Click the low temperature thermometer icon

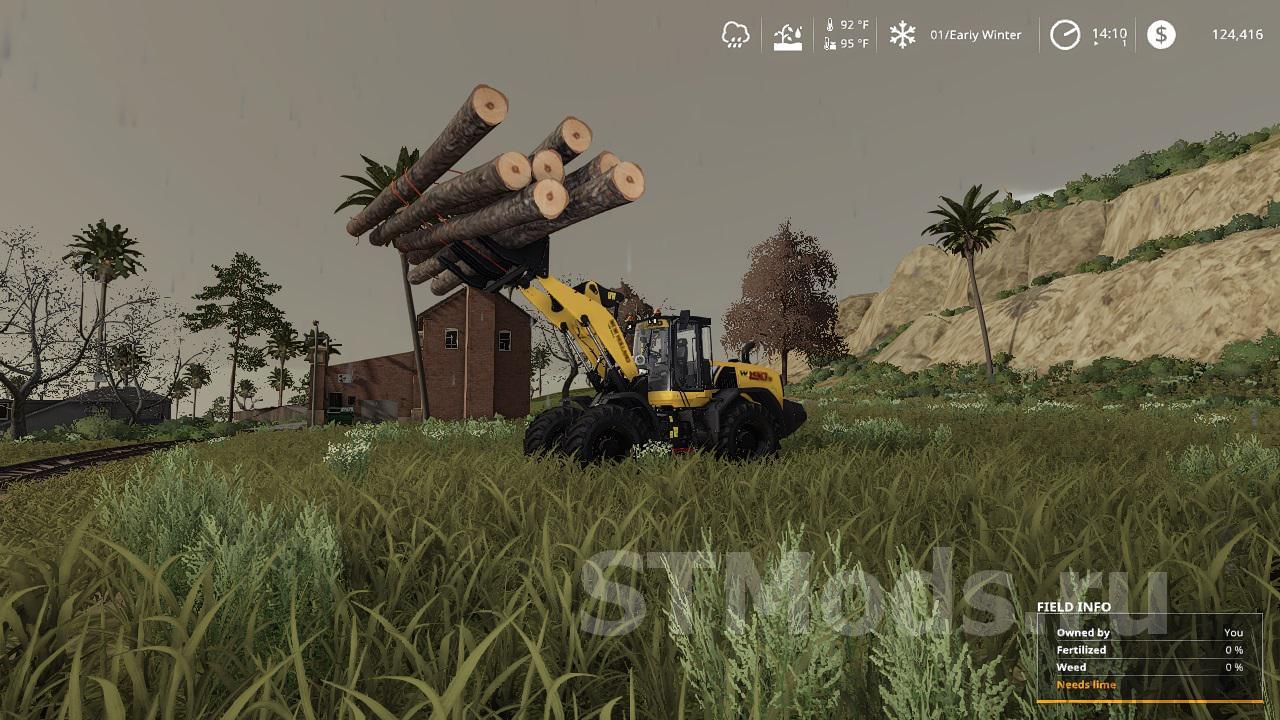(x=831, y=42)
